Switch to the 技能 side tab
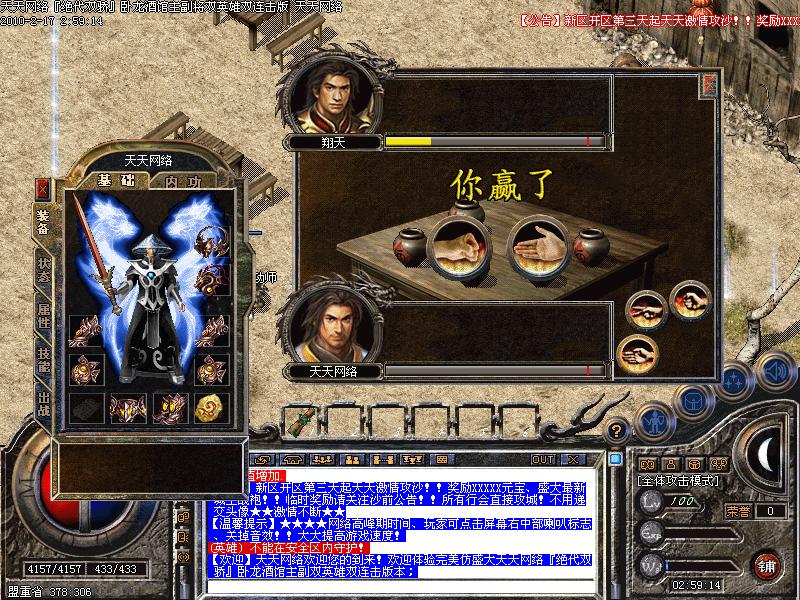The width and height of the screenshot is (800, 600). (x=44, y=359)
